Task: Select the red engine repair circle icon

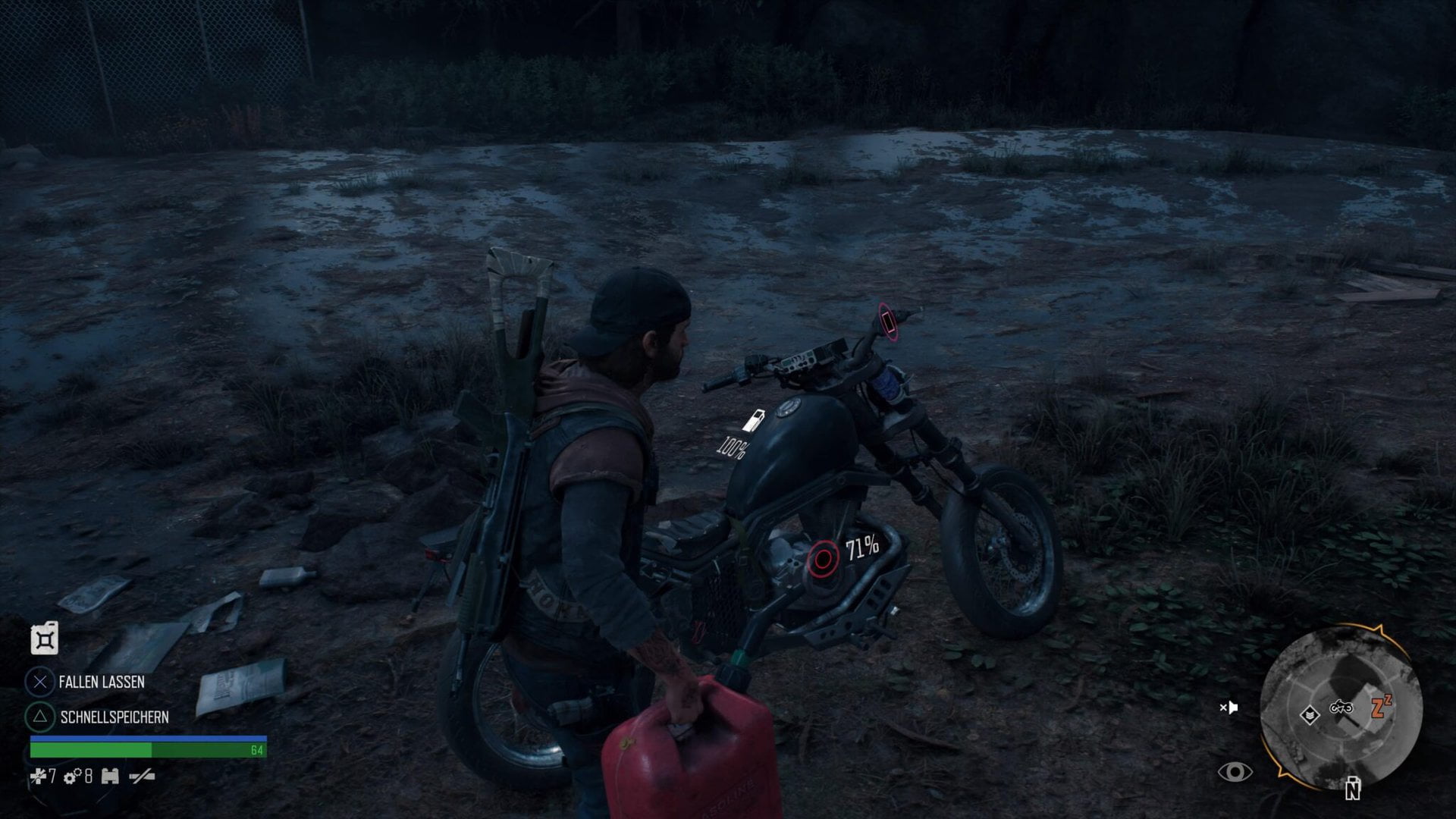Action: coord(823,560)
